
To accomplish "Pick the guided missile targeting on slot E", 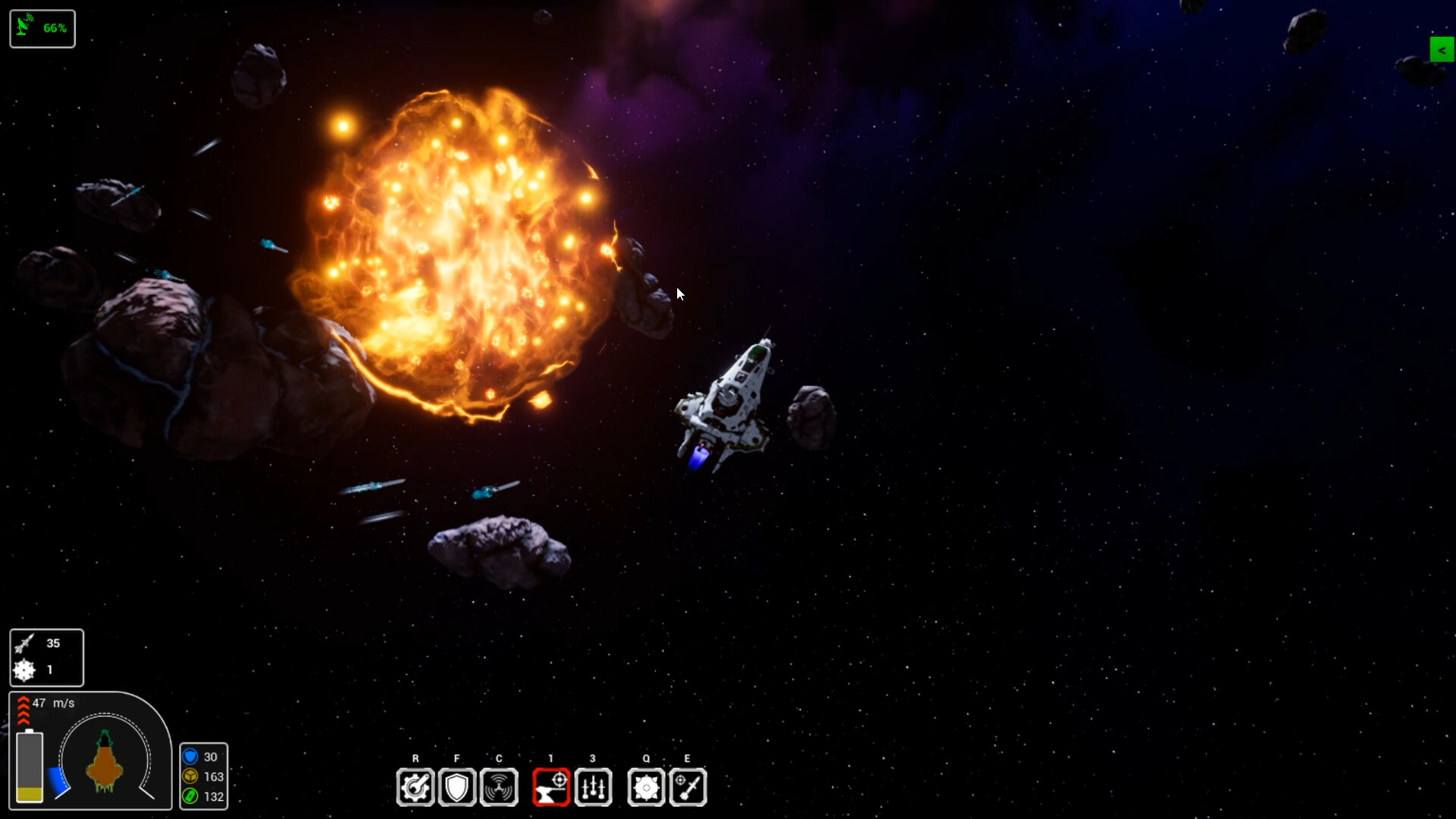I will (x=688, y=787).
